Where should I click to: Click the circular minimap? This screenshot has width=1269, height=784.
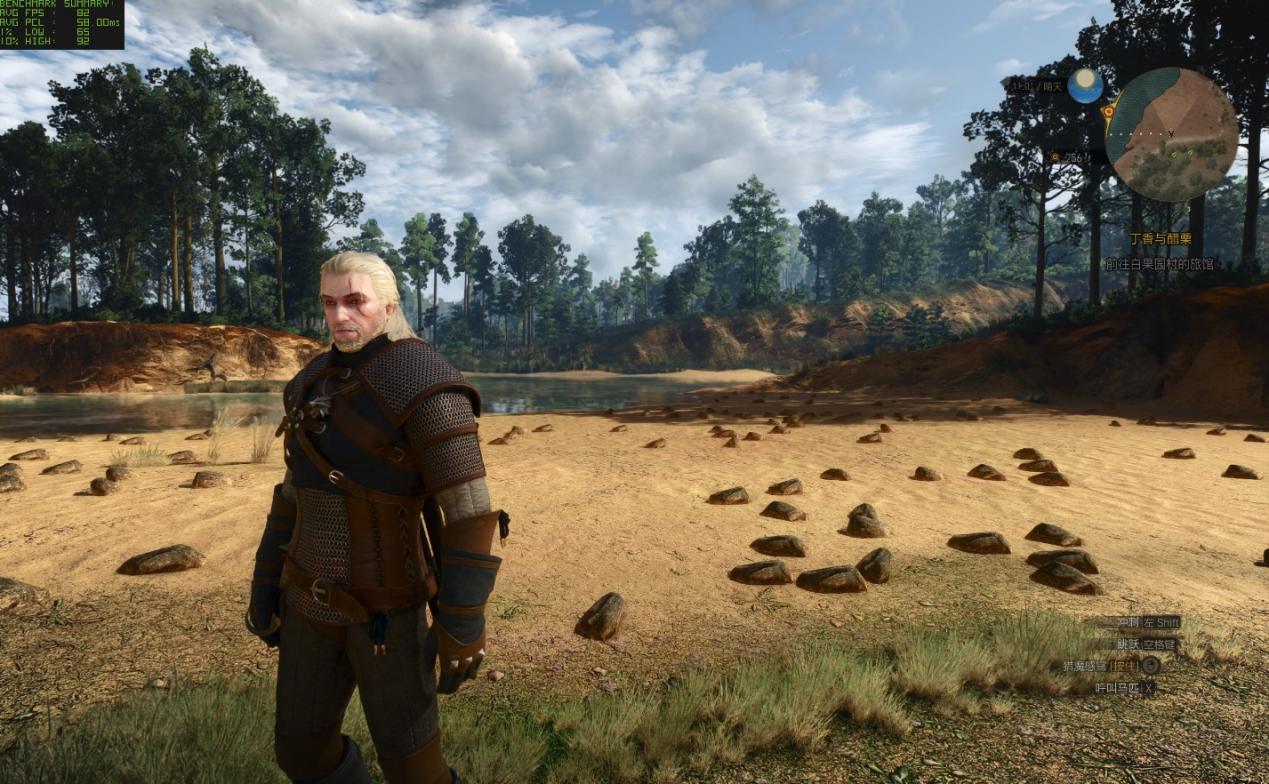coord(1171,134)
